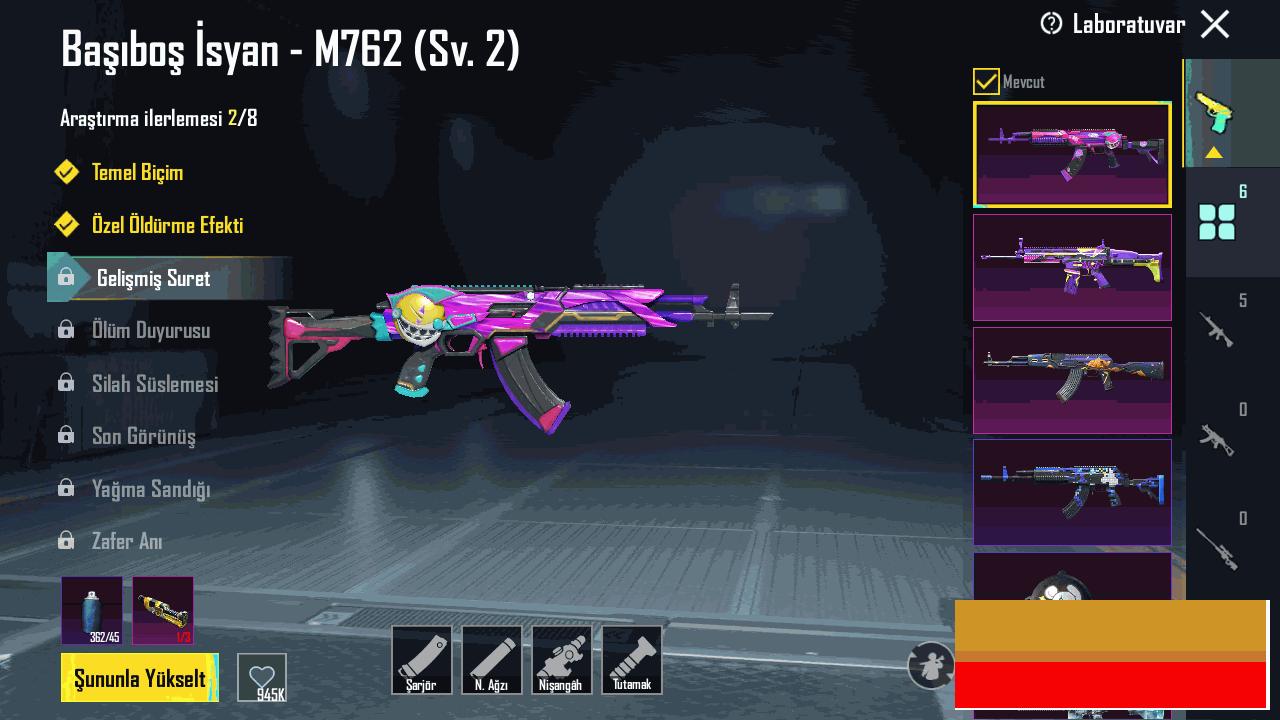Viewport: 1280px width, 720px height.
Task: Toggle the Mevcut checkbox
Action: (x=986, y=81)
